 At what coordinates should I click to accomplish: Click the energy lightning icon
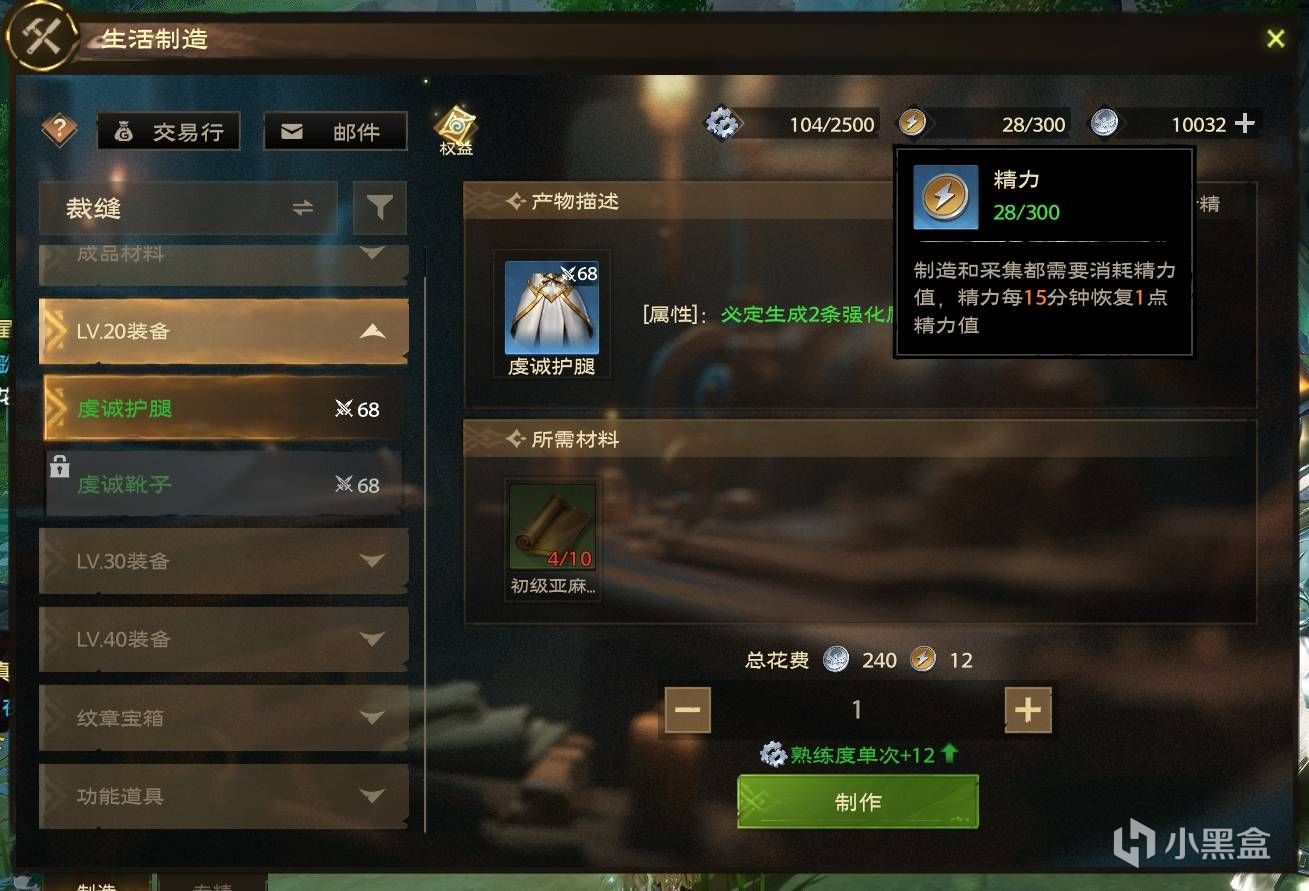[913, 123]
